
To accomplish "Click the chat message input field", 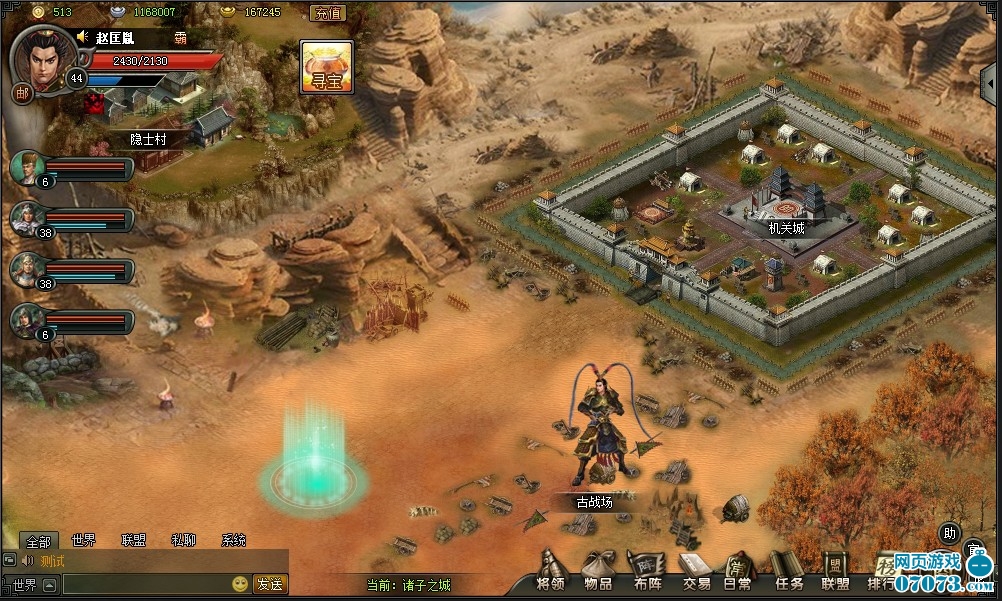I will 145,584.
